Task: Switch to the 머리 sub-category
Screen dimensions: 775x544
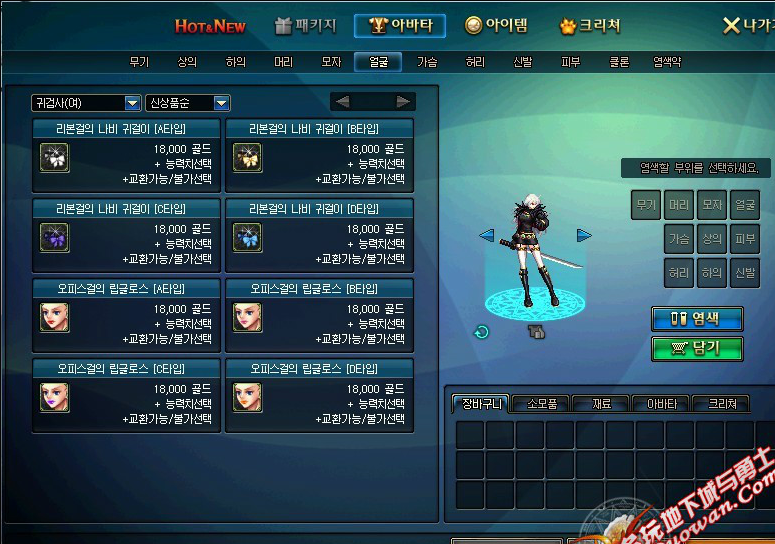Action: (284, 62)
